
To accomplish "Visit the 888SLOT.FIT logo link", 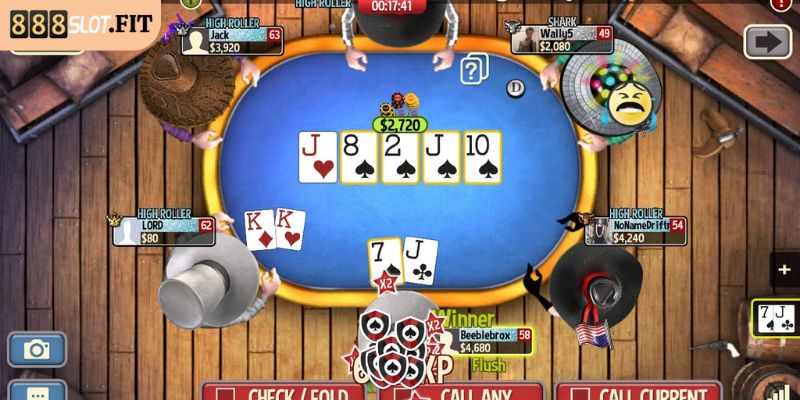I will 80,24.
